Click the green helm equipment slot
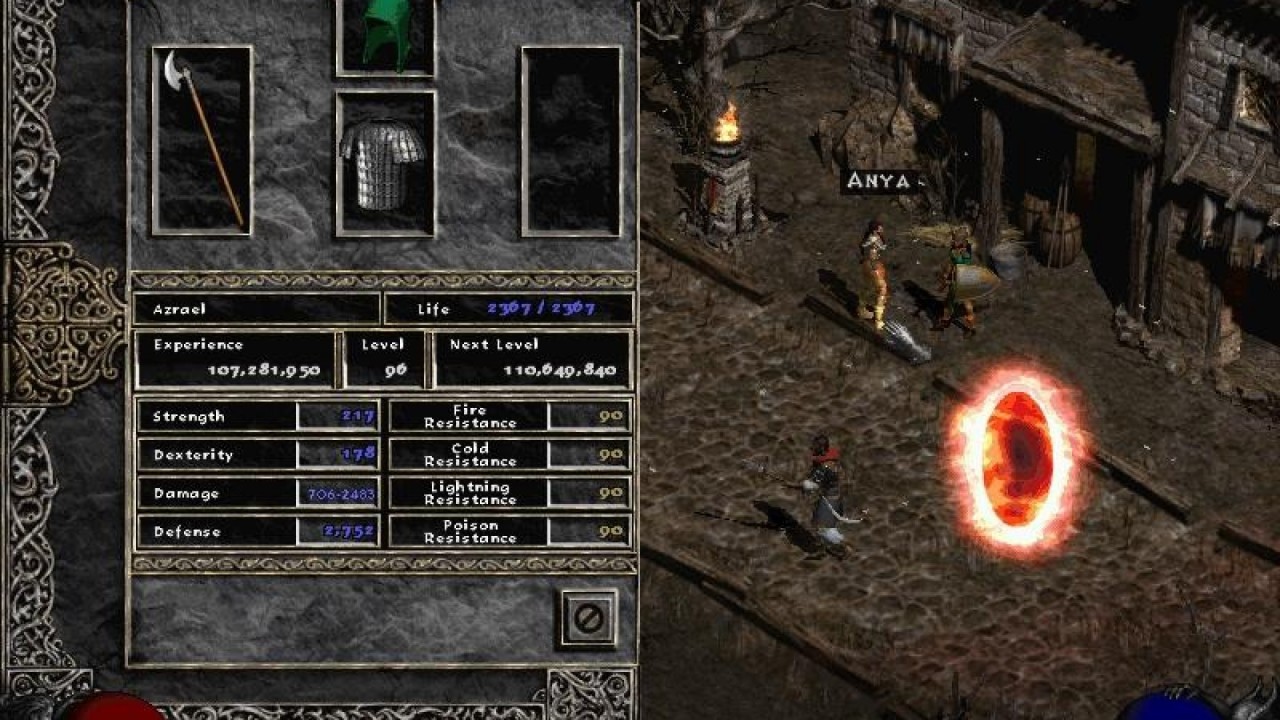This screenshot has height=720, width=1280. [386, 36]
